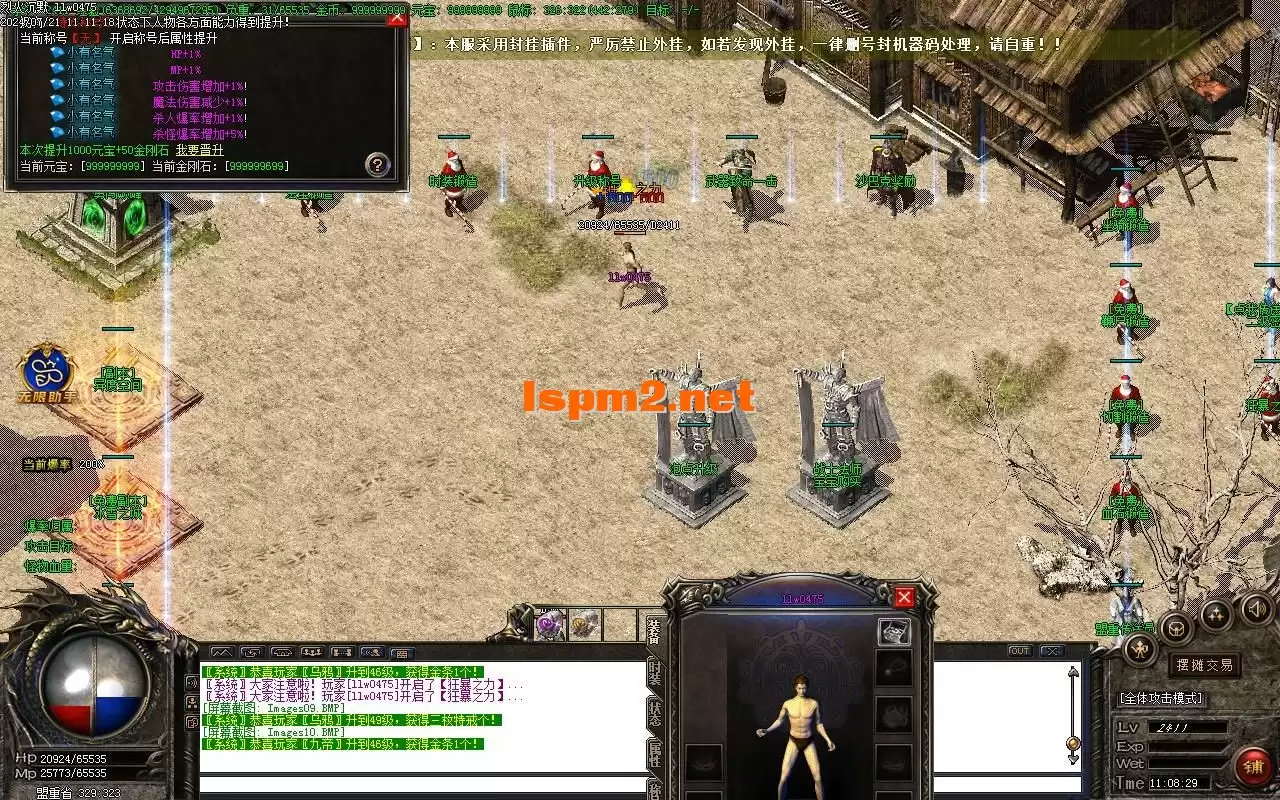Open the 无限助手 assistant icon
Image resolution: width=1280 pixels, height=800 pixels.
tap(45, 372)
